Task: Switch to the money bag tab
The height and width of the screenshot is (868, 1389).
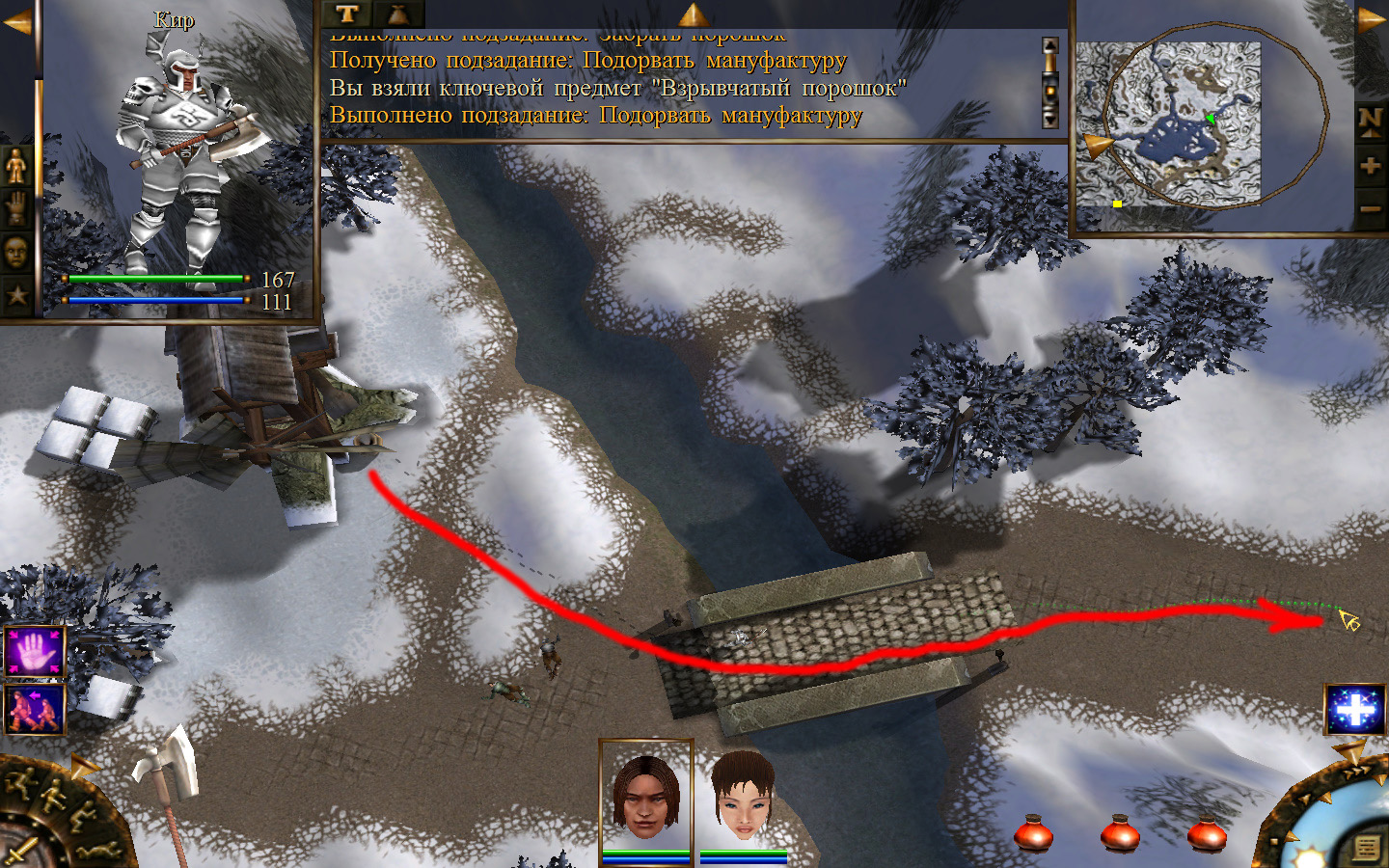Action: tap(397, 14)
